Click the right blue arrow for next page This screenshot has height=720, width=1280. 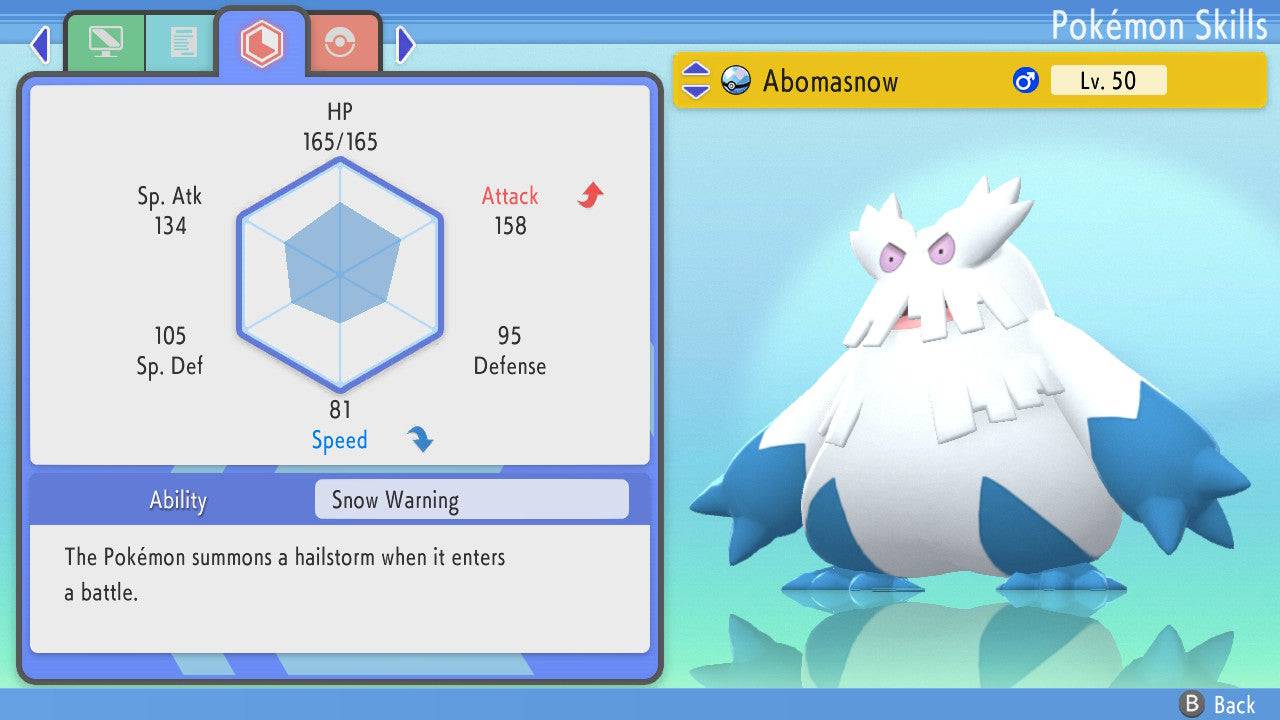(x=406, y=44)
